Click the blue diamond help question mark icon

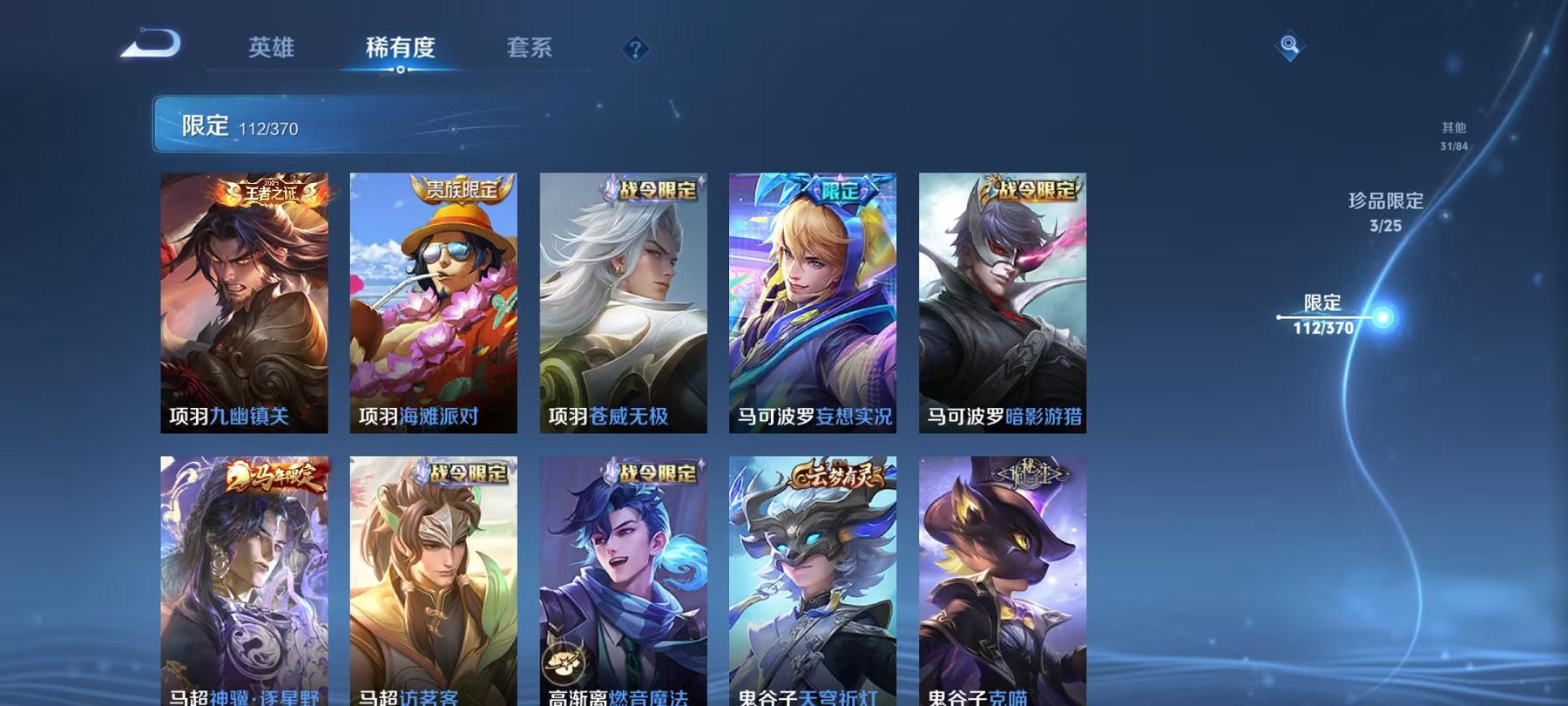(x=635, y=50)
